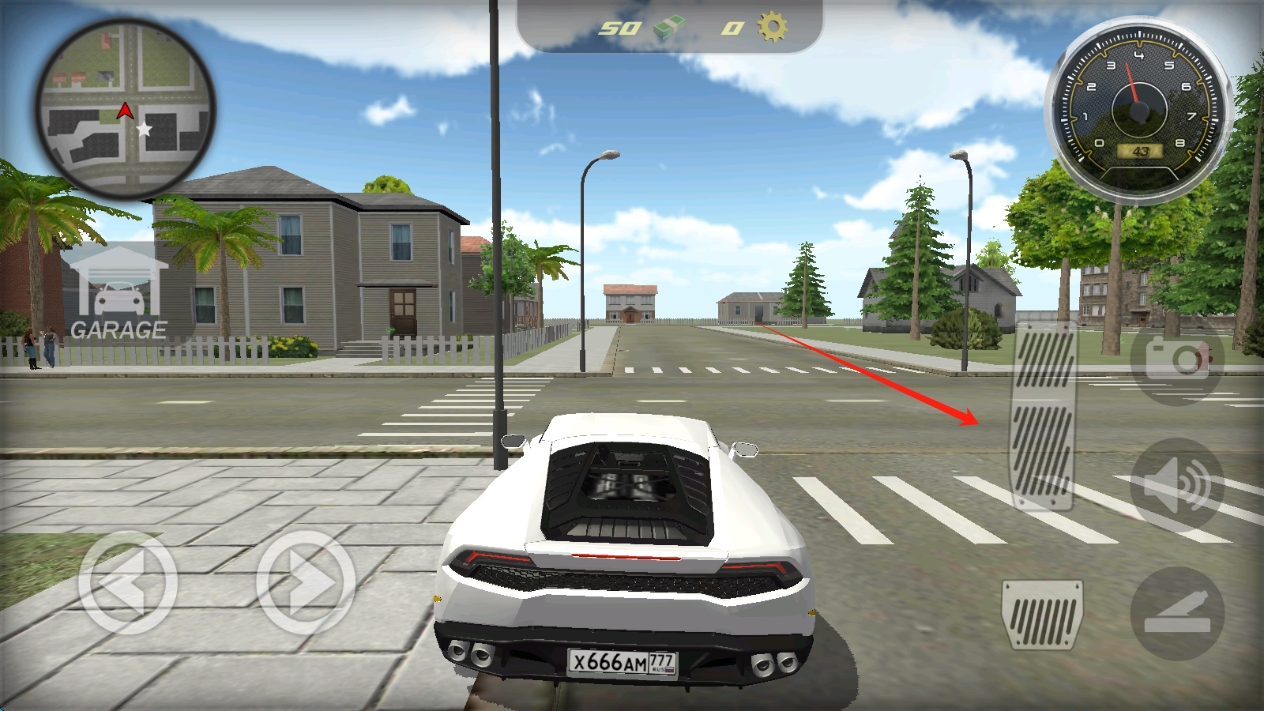1264x711 pixels.
Task: Steer left with the left arrow button
Action: pyautogui.click(x=127, y=583)
